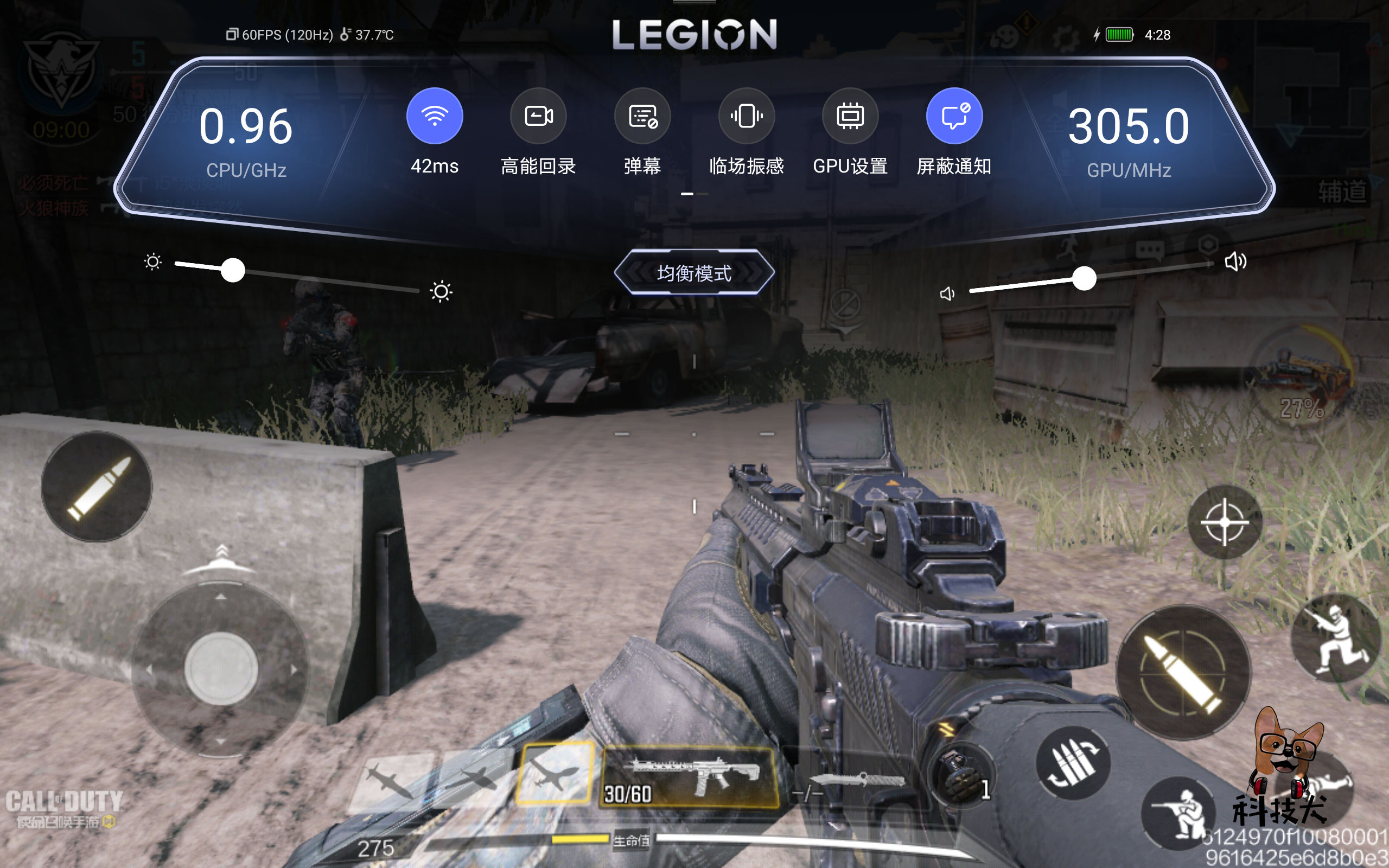Screen dimensions: 1389x868
Task: Enable the 临场振感 vibration feature
Action: pos(746,117)
